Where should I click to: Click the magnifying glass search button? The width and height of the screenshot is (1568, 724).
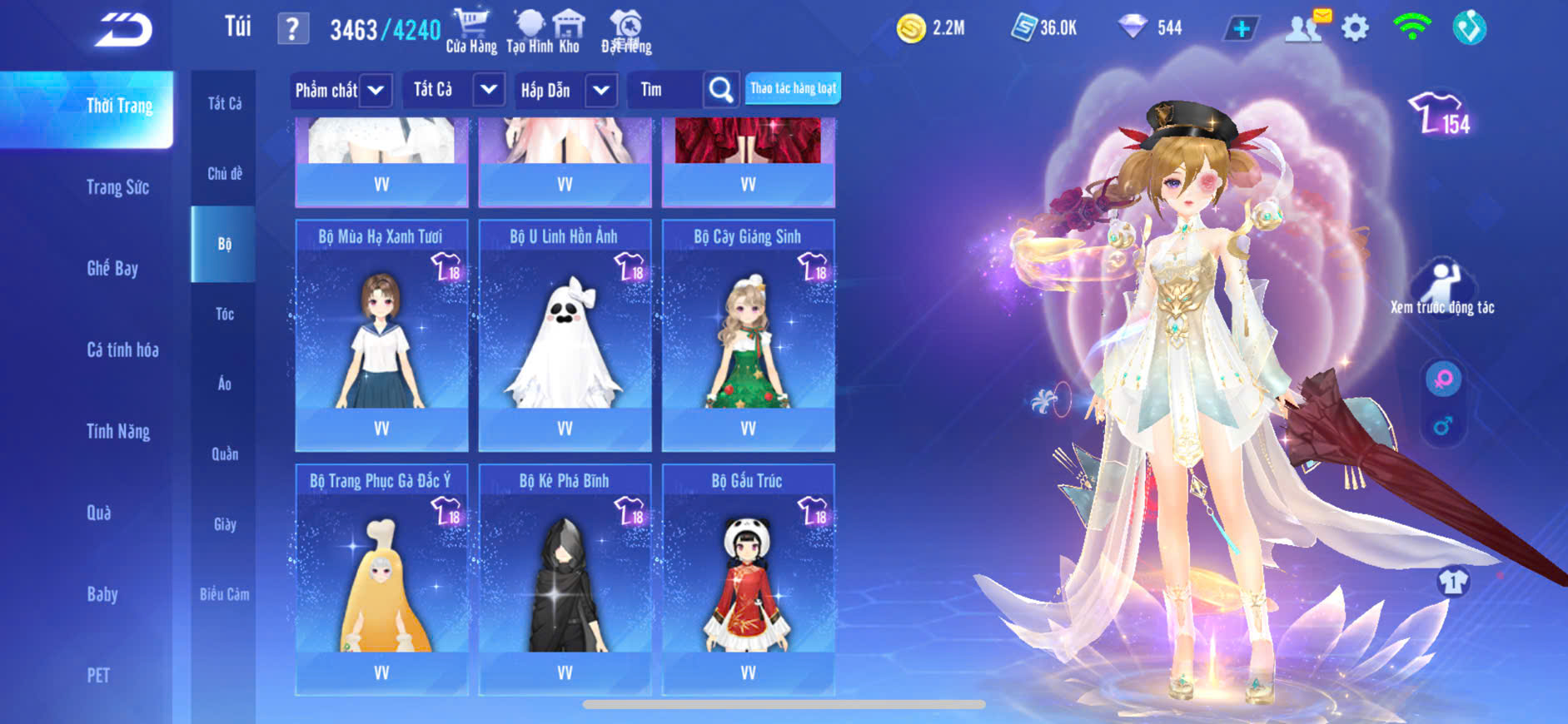[x=721, y=90]
